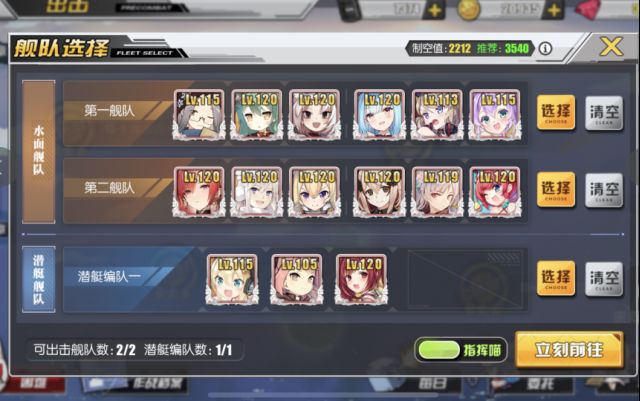The width and height of the screenshot is (640, 401).
Task: Select the blue-haired Lv.120 ship portrait
Action: click(x=378, y=113)
